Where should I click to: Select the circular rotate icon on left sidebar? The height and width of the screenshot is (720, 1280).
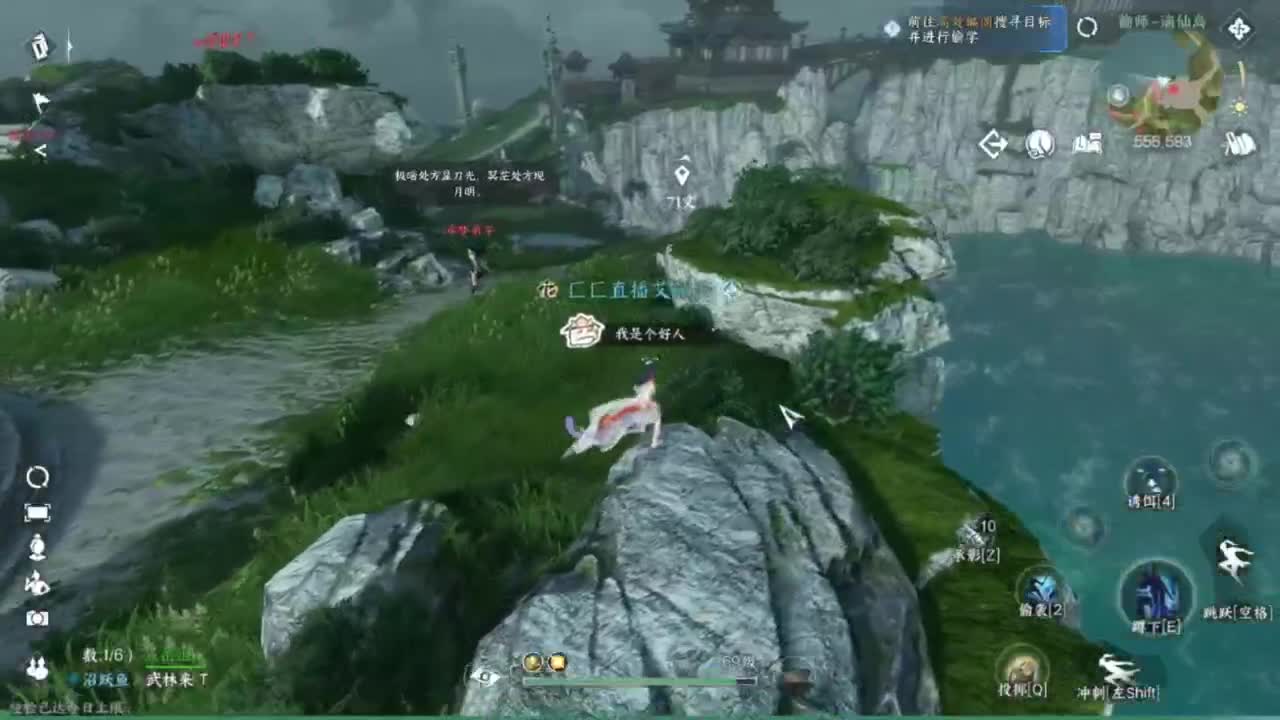click(x=37, y=477)
